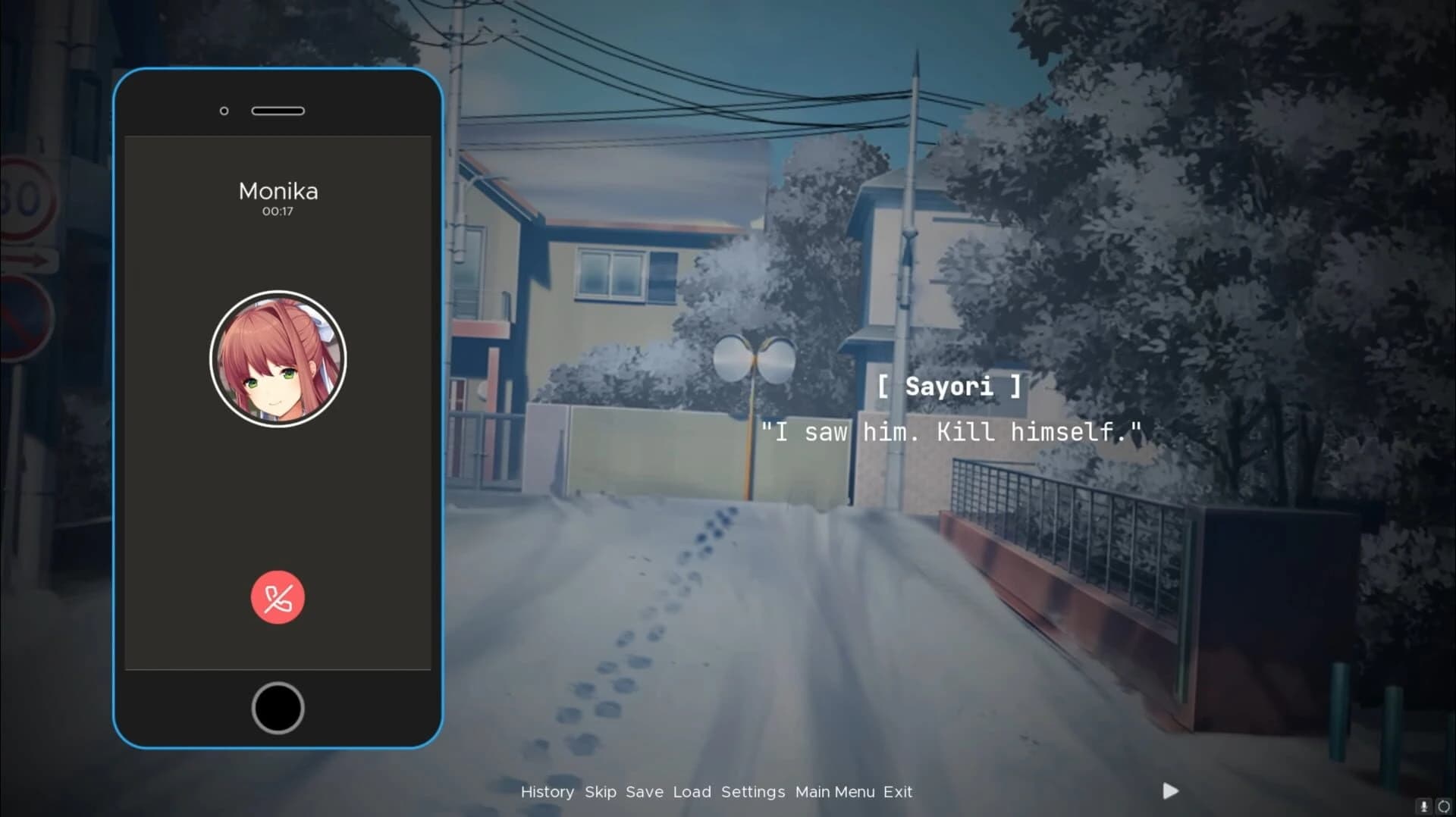The height and width of the screenshot is (817, 1456).
Task: Mute the microphone icon in the system tray
Action: [1423, 806]
